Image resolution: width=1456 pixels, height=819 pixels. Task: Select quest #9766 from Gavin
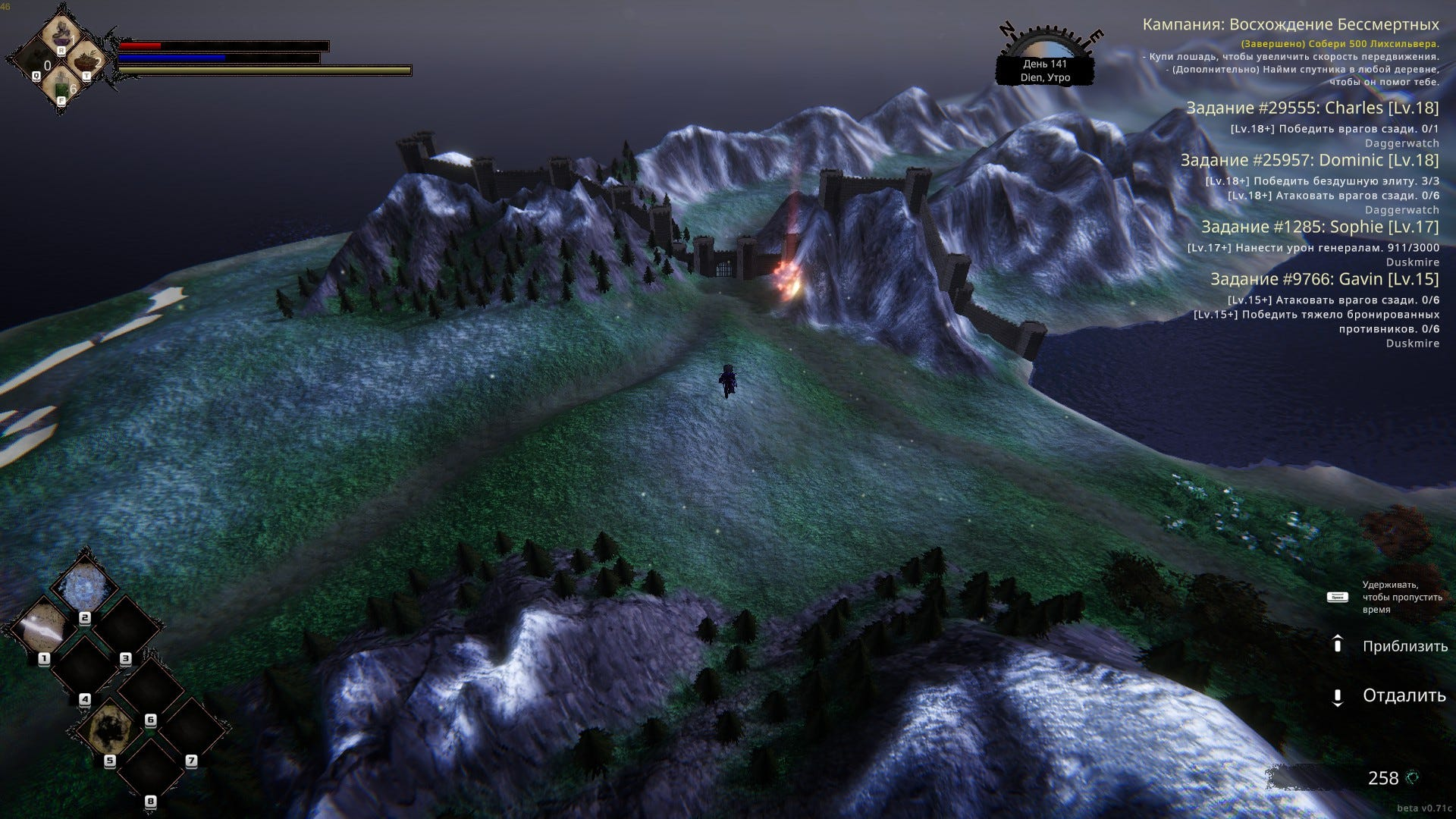pyautogui.click(x=1324, y=280)
